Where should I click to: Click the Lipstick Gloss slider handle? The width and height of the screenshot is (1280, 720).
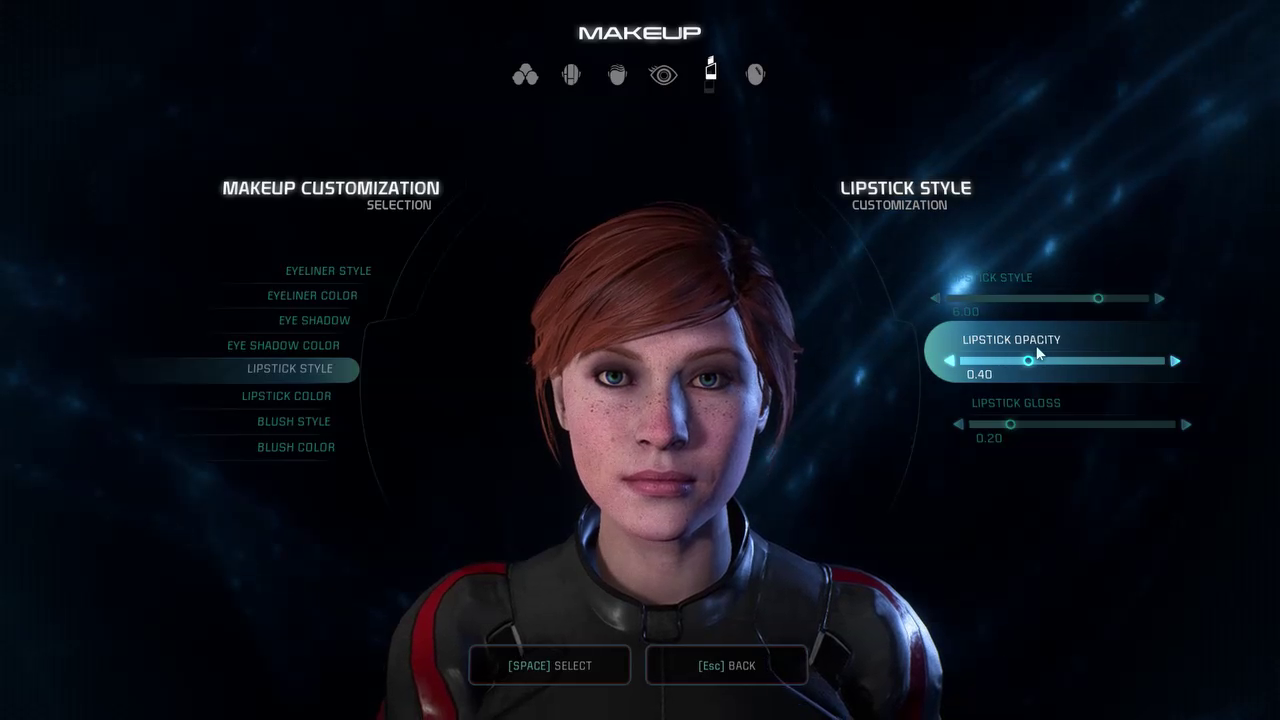click(x=1010, y=425)
